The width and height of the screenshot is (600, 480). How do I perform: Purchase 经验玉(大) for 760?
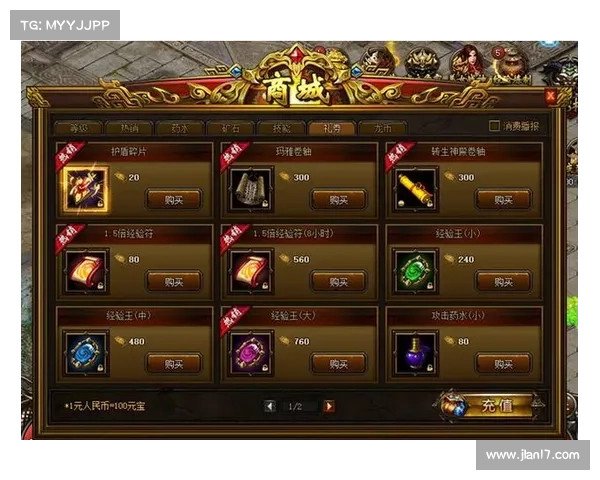[338, 363]
